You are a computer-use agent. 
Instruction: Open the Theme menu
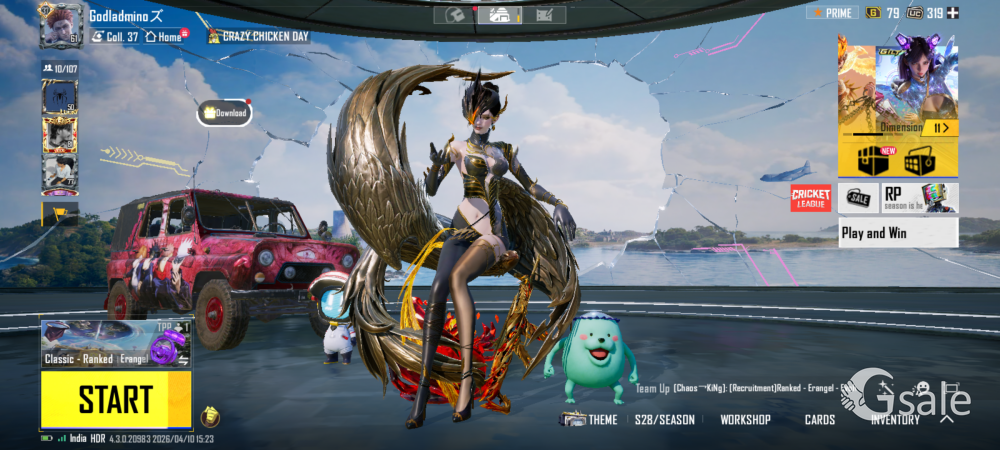point(590,420)
